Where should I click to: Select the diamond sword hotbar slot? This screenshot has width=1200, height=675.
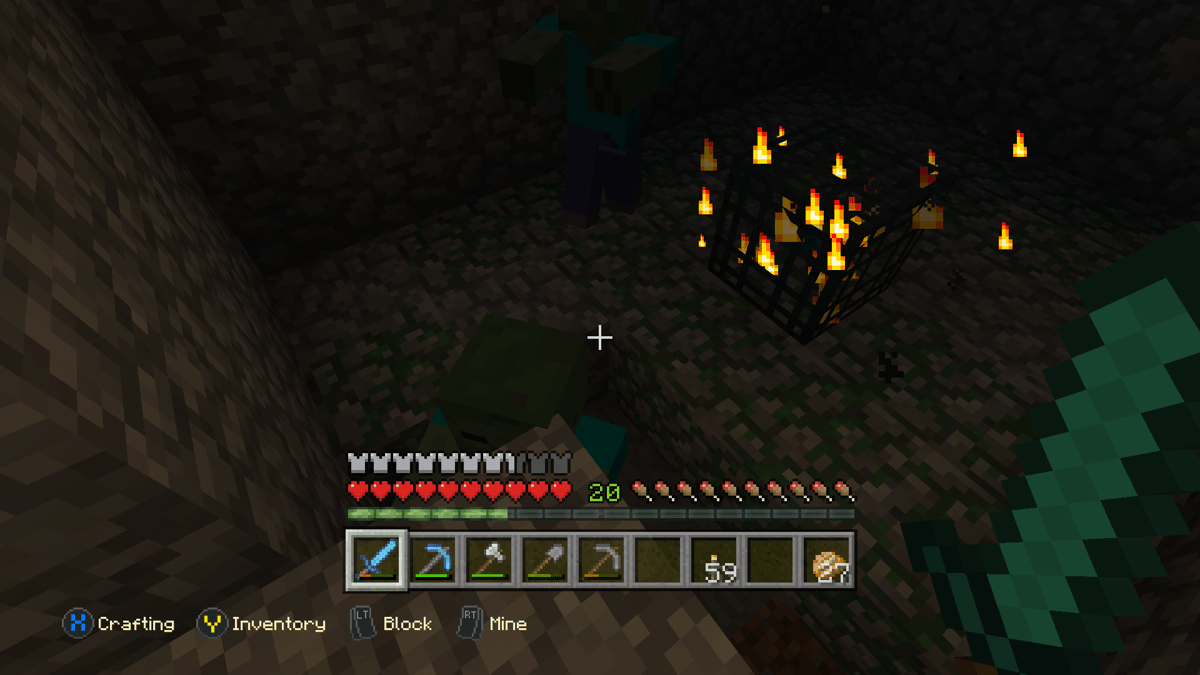[377, 559]
